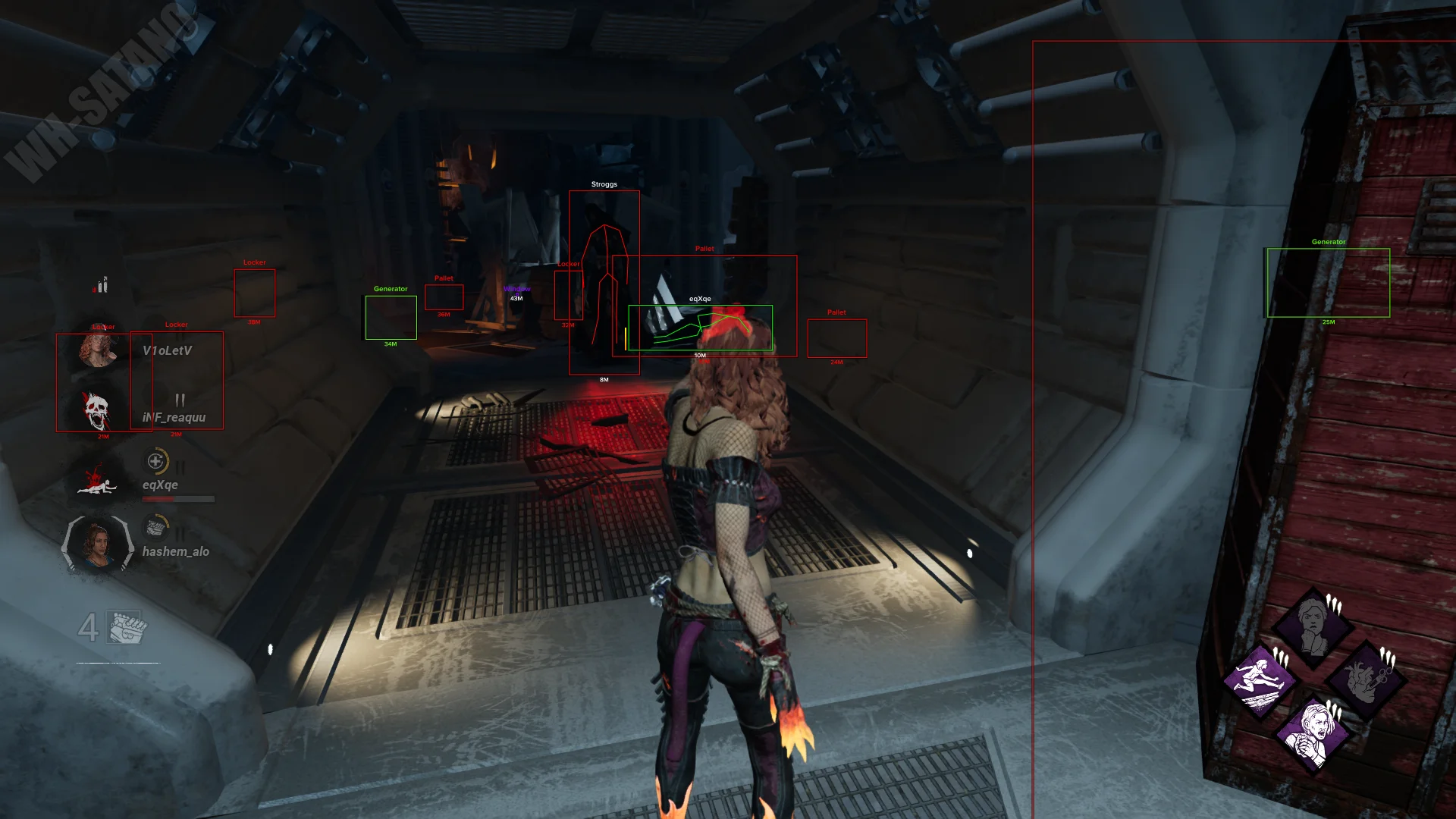Image resolution: width=1456 pixels, height=819 pixels.
Task: Select eqXqe's dying state icon
Action: pyautogui.click(x=96, y=481)
